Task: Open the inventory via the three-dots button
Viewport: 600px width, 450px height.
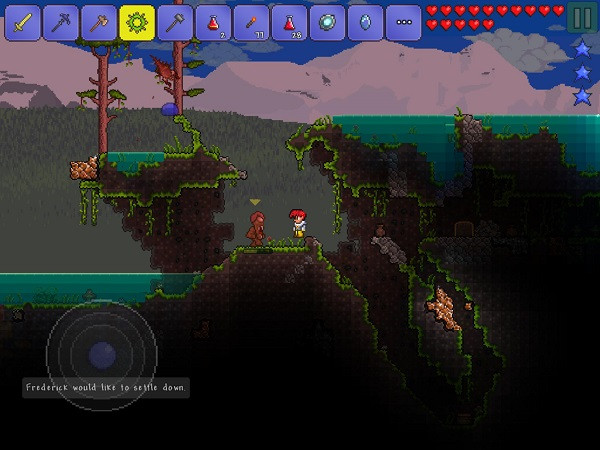Action: [x=403, y=22]
